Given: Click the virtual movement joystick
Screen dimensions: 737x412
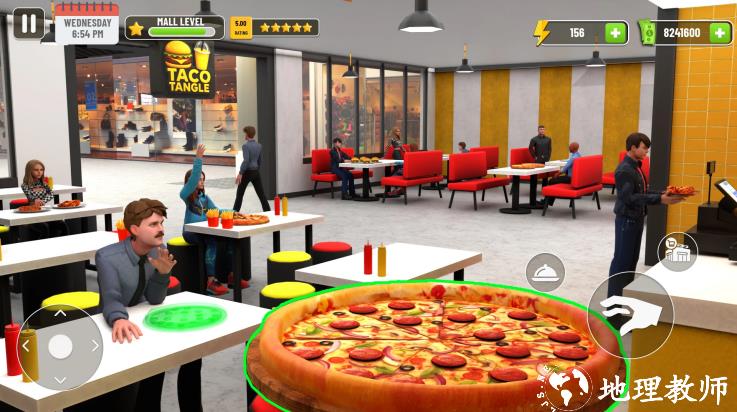Looking at the screenshot, I should click(60, 346).
